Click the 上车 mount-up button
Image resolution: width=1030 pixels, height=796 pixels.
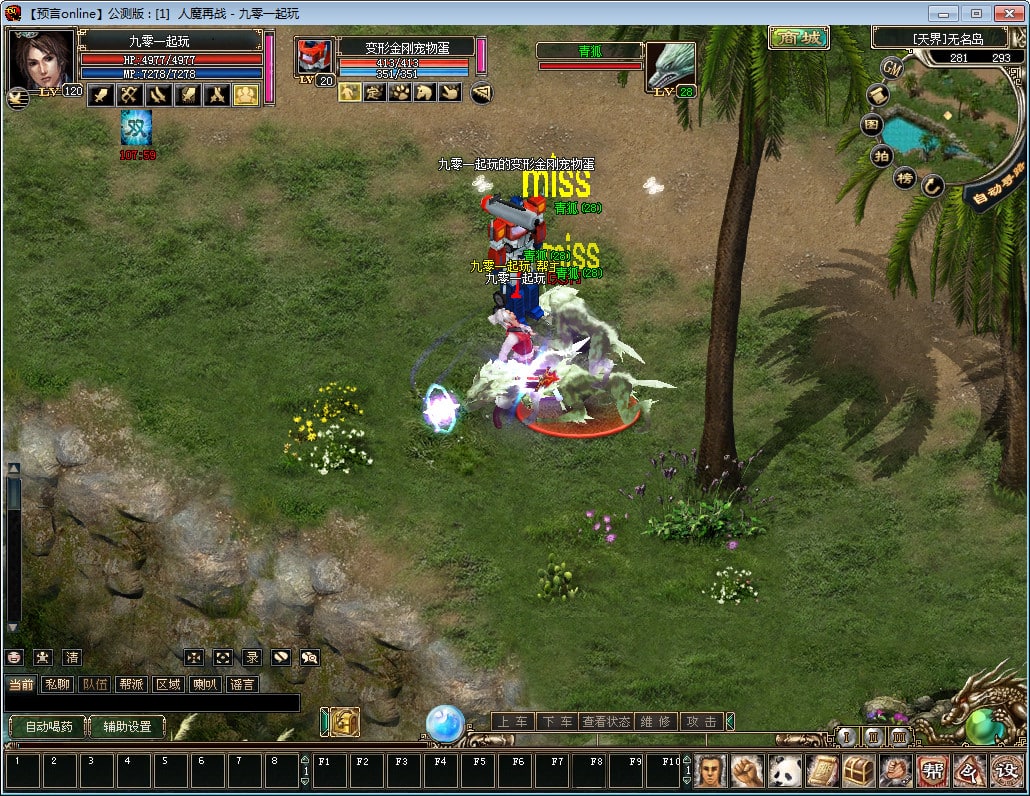(513, 721)
